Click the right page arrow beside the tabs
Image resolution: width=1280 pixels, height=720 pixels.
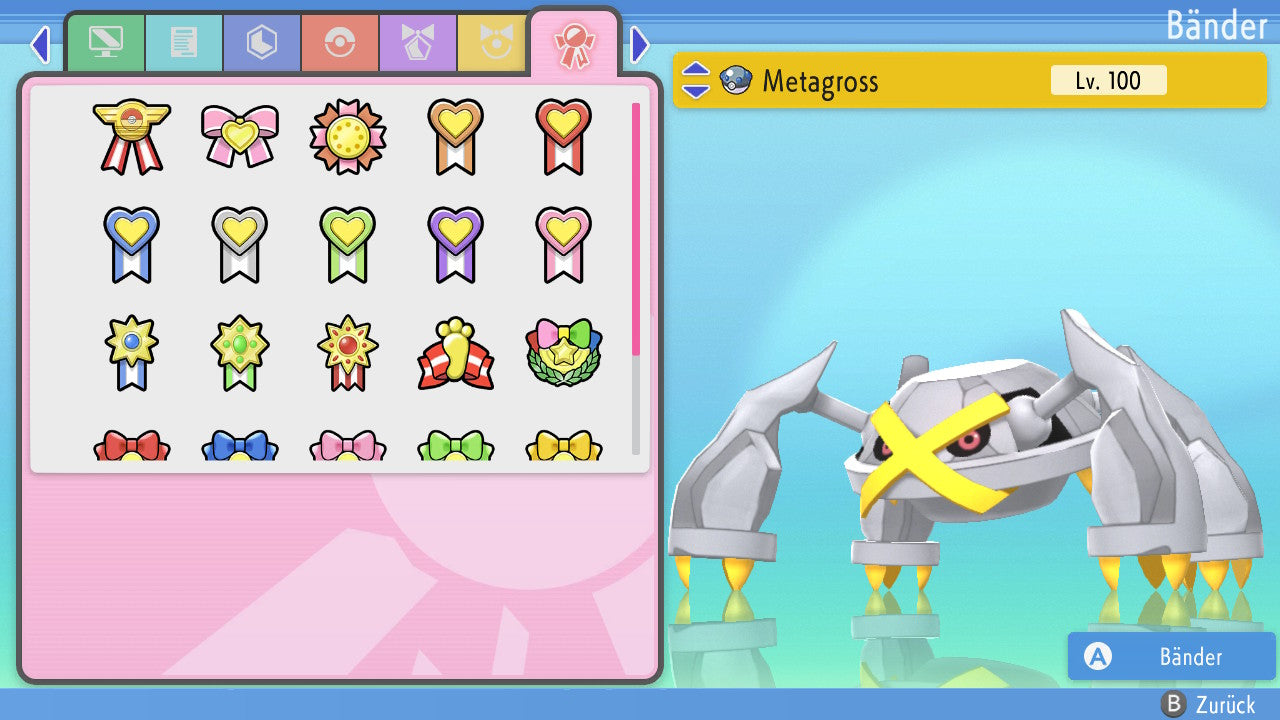[x=641, y=44]
